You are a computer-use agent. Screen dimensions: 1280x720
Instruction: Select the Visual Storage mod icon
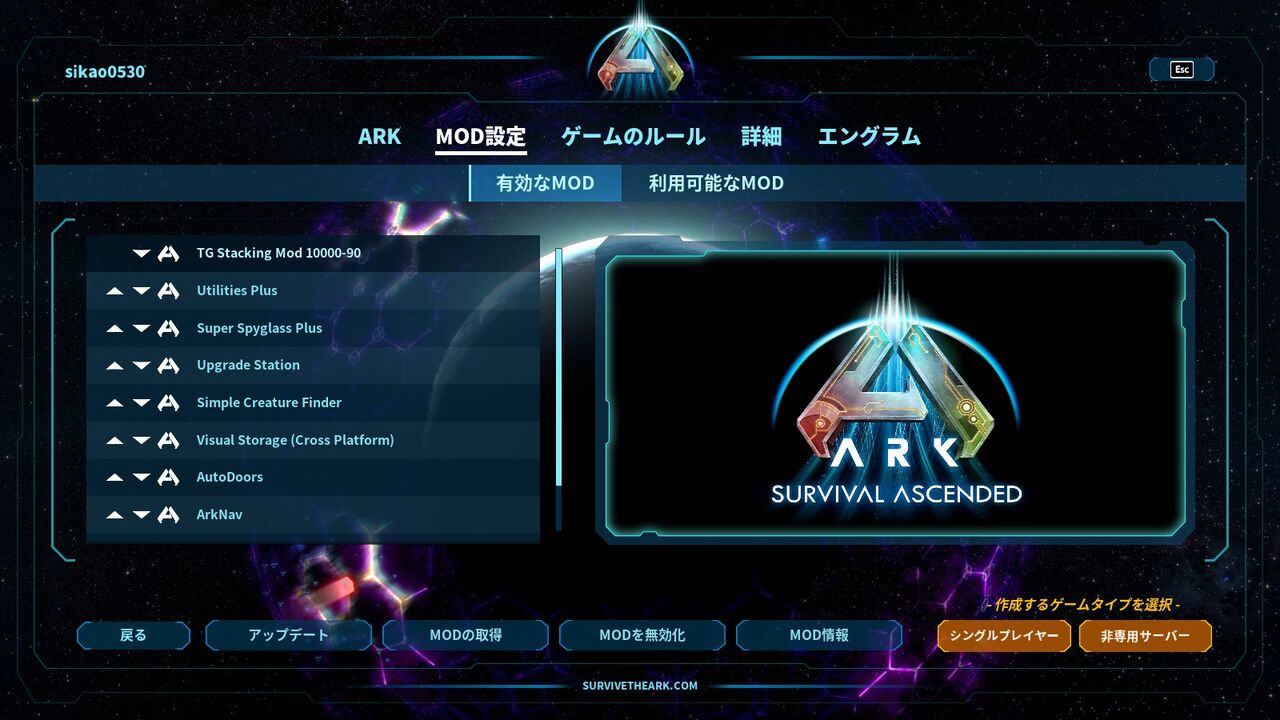point(169,440)
